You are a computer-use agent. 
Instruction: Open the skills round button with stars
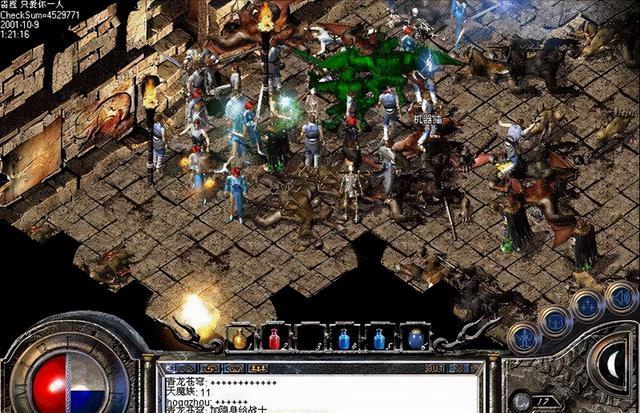click(x=587, y=306)
